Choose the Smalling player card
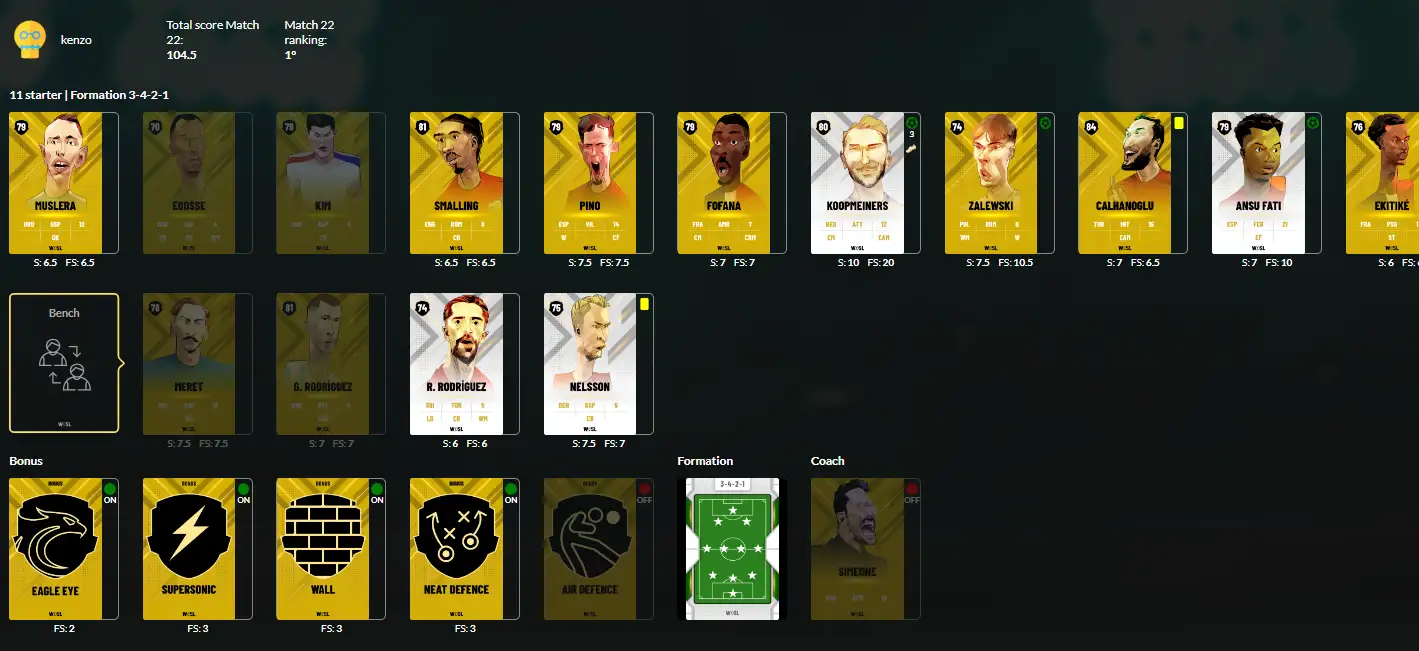This screenshot has height=651, width=1419. [x=457, y=182]
